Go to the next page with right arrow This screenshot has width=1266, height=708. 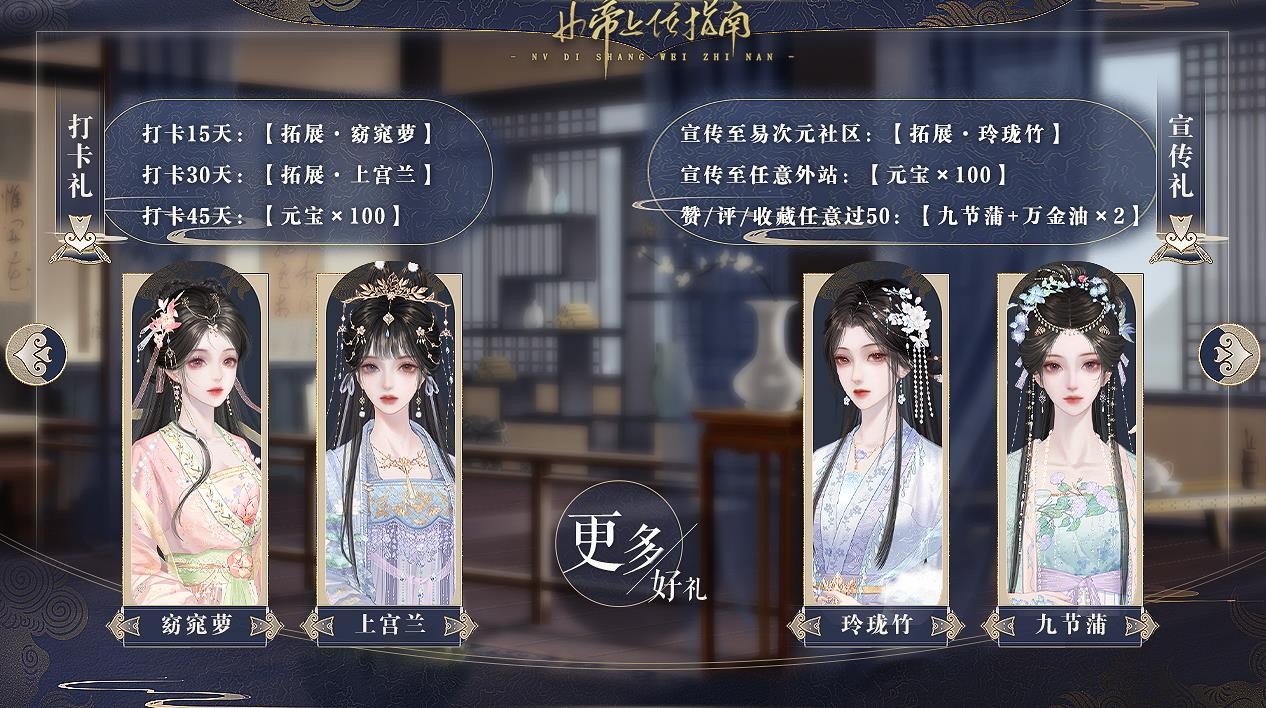pos(1229,351)
